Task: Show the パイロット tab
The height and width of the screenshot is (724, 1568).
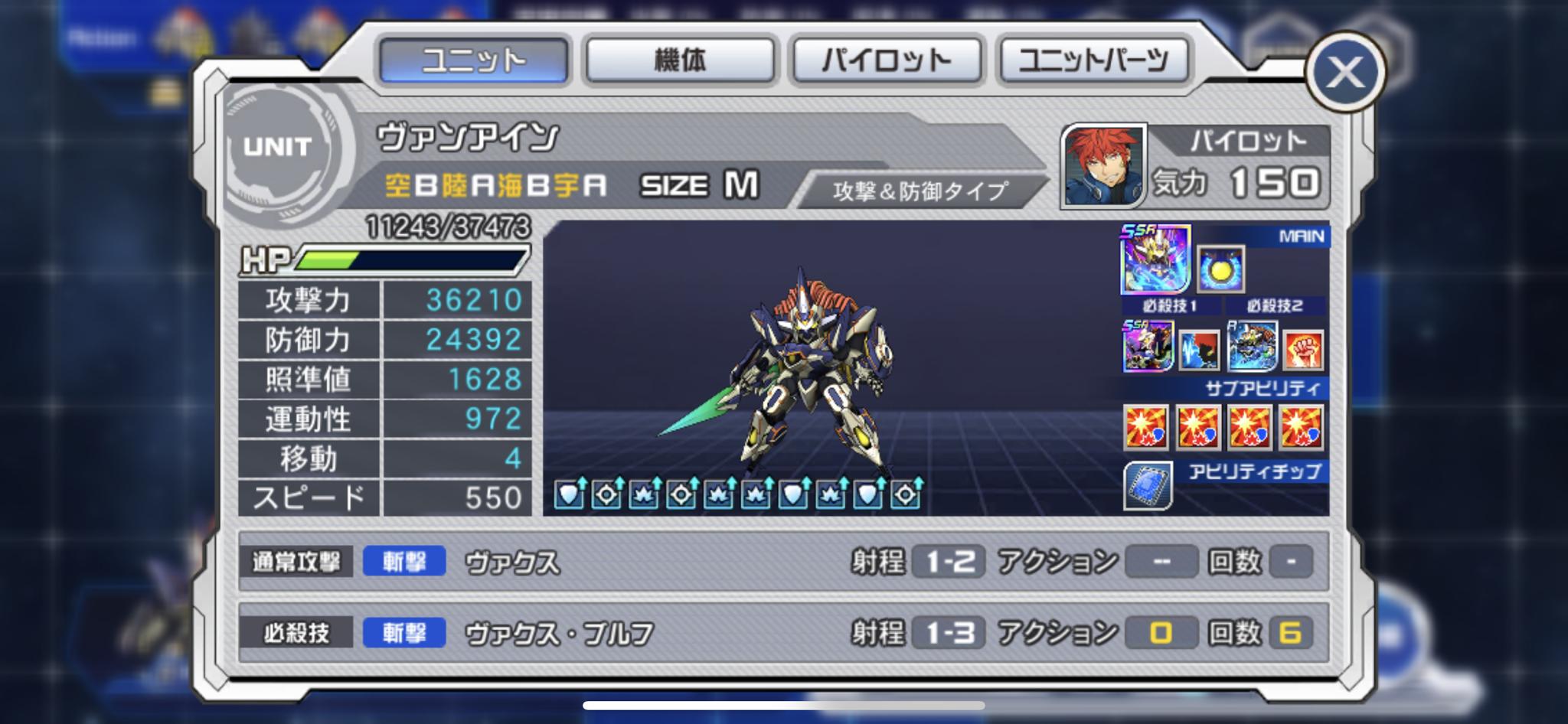Action: coord(887,60)
